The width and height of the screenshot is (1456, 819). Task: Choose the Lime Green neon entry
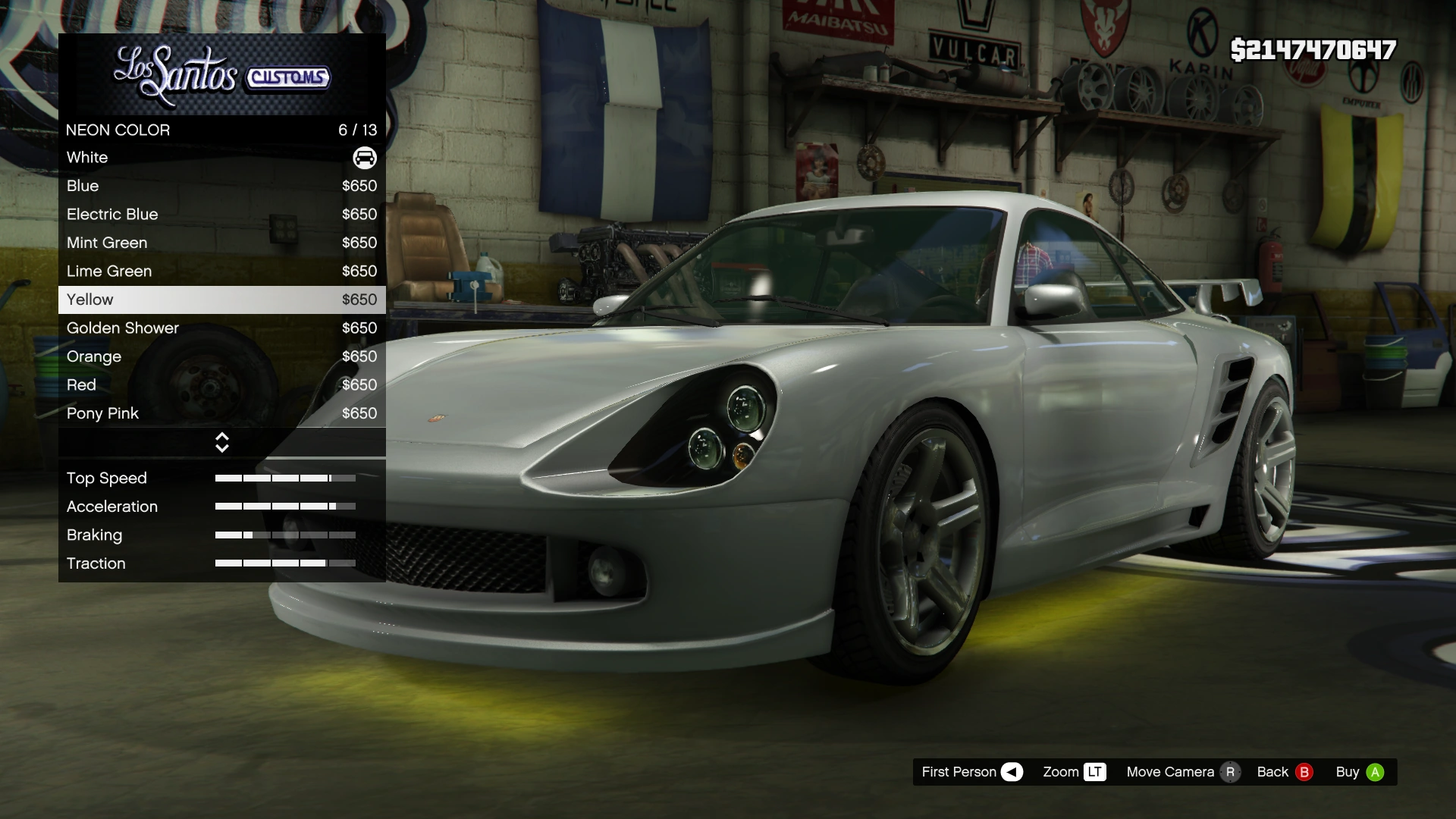click(221, 271)
